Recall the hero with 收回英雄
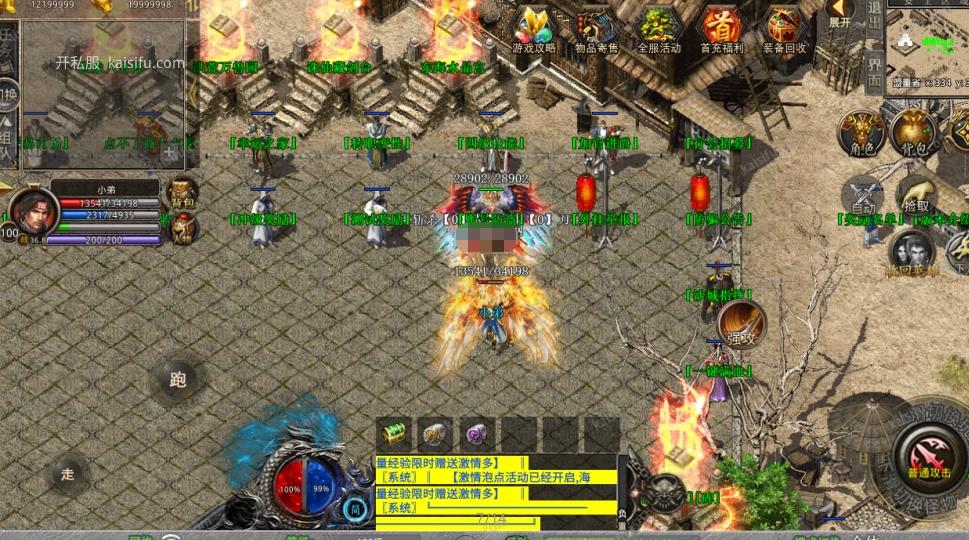Viewport: 969px width, 540px height. [x=911, y=253]
